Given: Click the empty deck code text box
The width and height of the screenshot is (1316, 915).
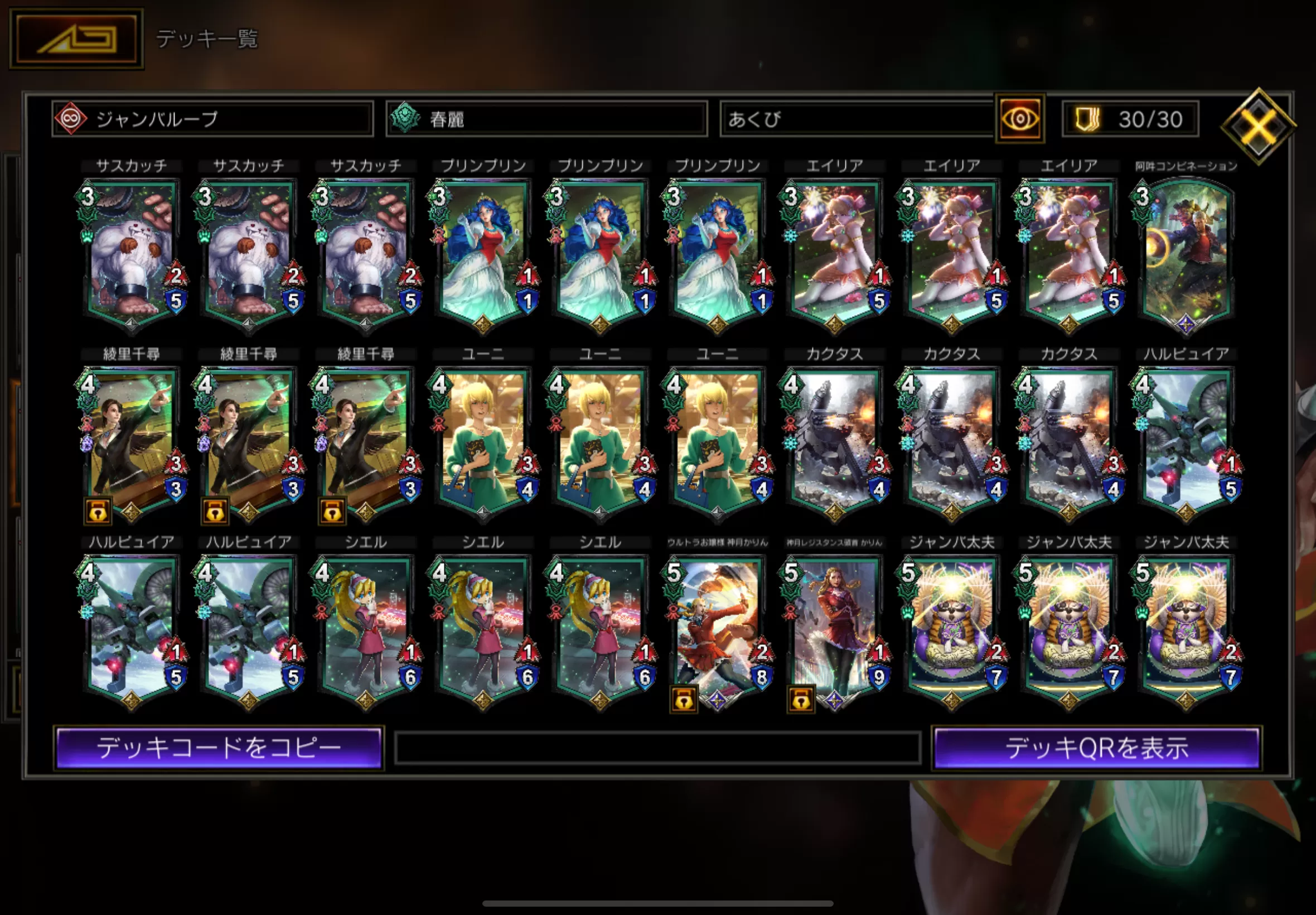Looking at the screenshot, I should (x=657, y=748).
